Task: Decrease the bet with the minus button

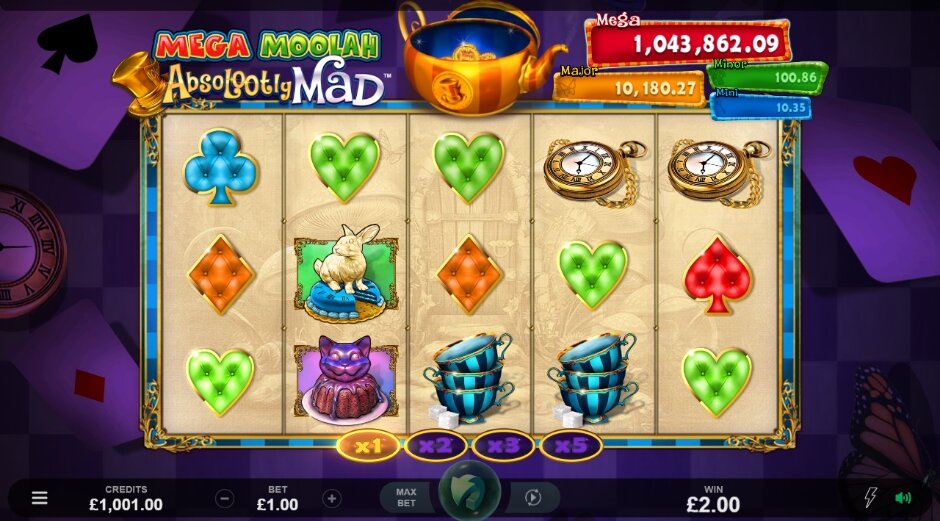Action: (x=226, y=498)
